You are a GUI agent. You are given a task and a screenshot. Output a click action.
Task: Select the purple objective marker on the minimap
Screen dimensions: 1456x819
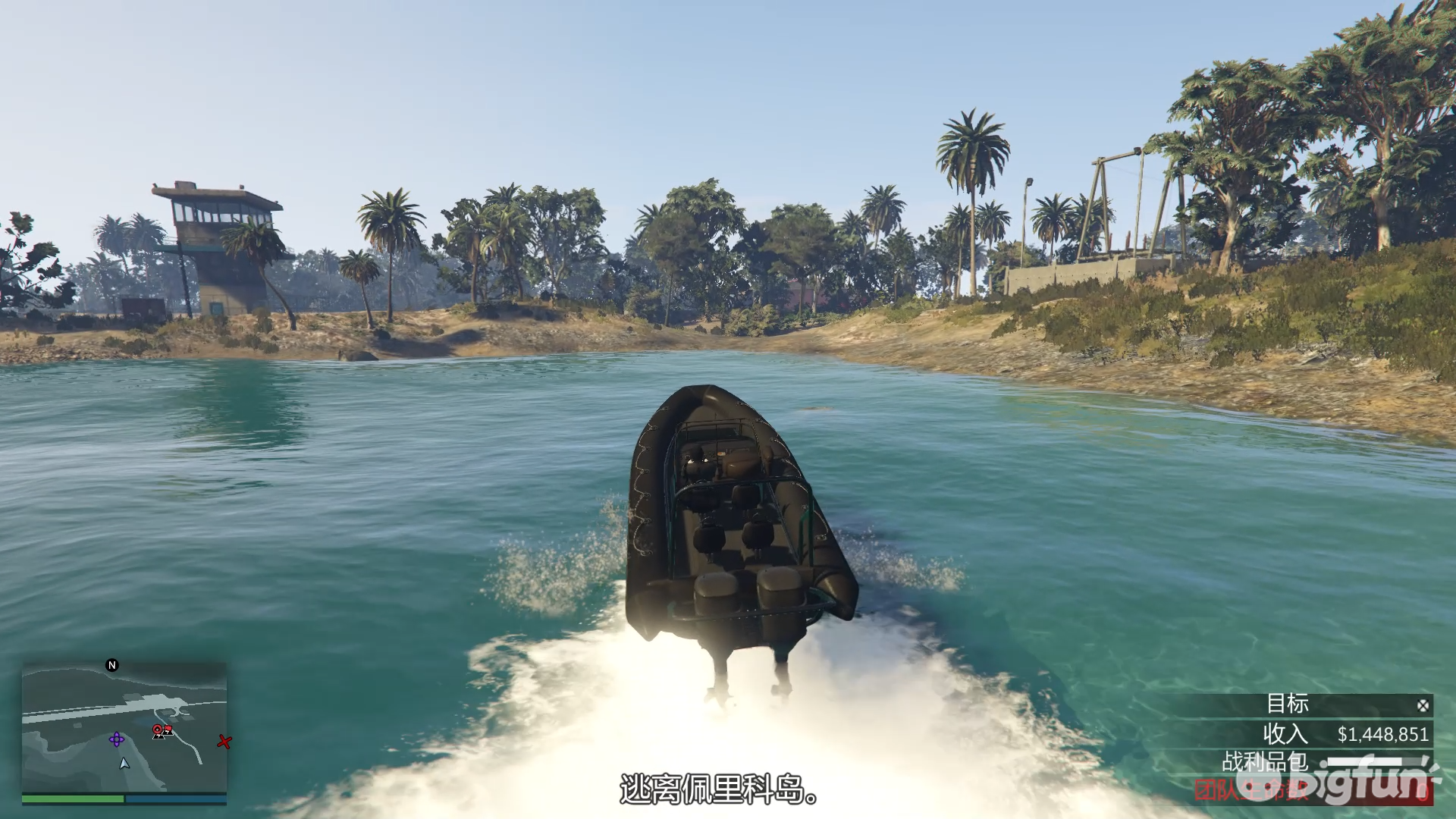click(117, 739)
